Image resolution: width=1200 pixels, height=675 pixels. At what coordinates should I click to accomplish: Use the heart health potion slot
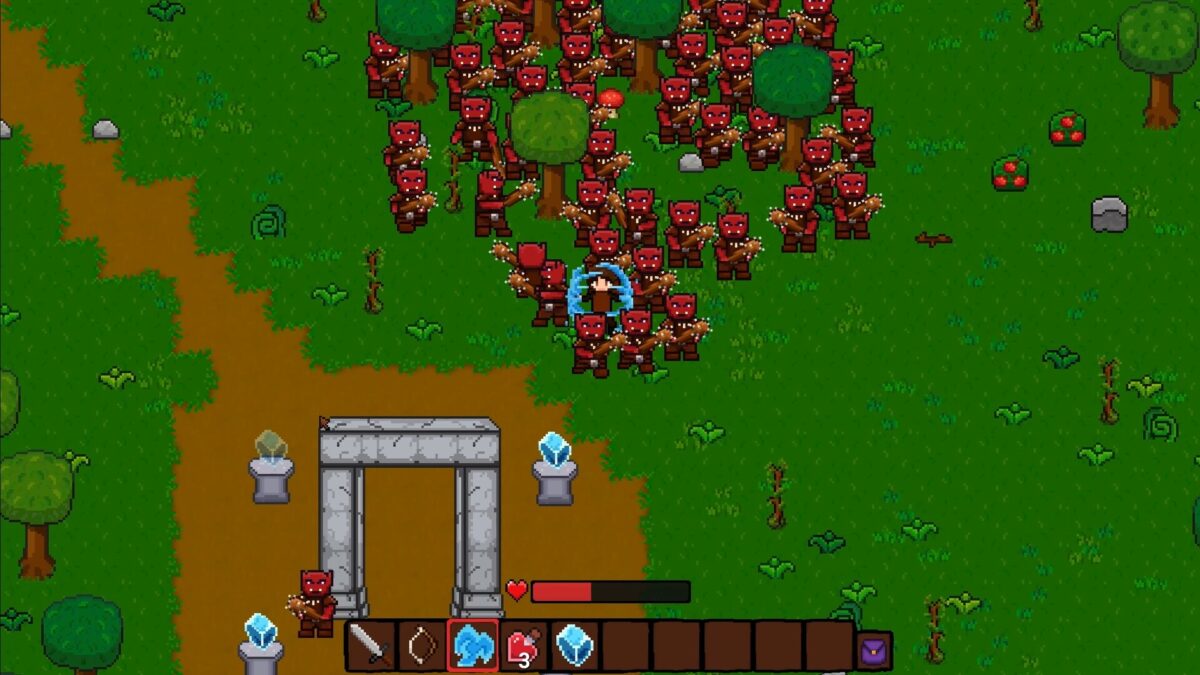pos(524,646)
